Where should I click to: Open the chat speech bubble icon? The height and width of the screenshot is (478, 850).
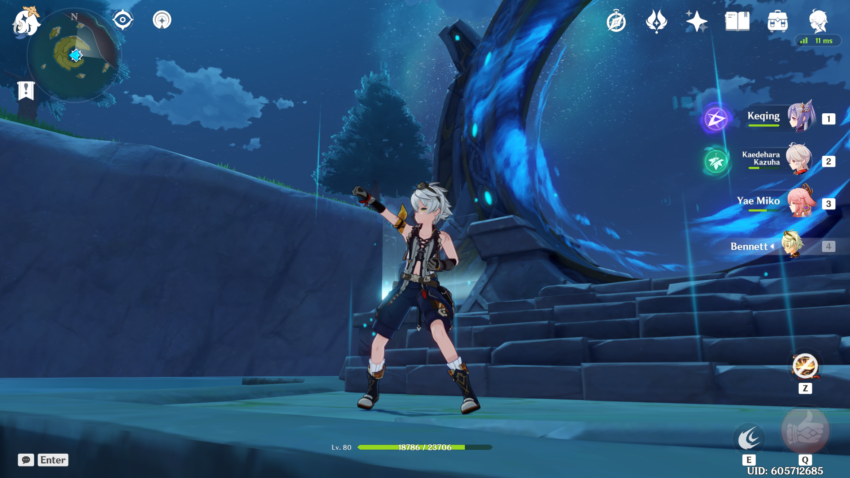(x=25, y=460)
